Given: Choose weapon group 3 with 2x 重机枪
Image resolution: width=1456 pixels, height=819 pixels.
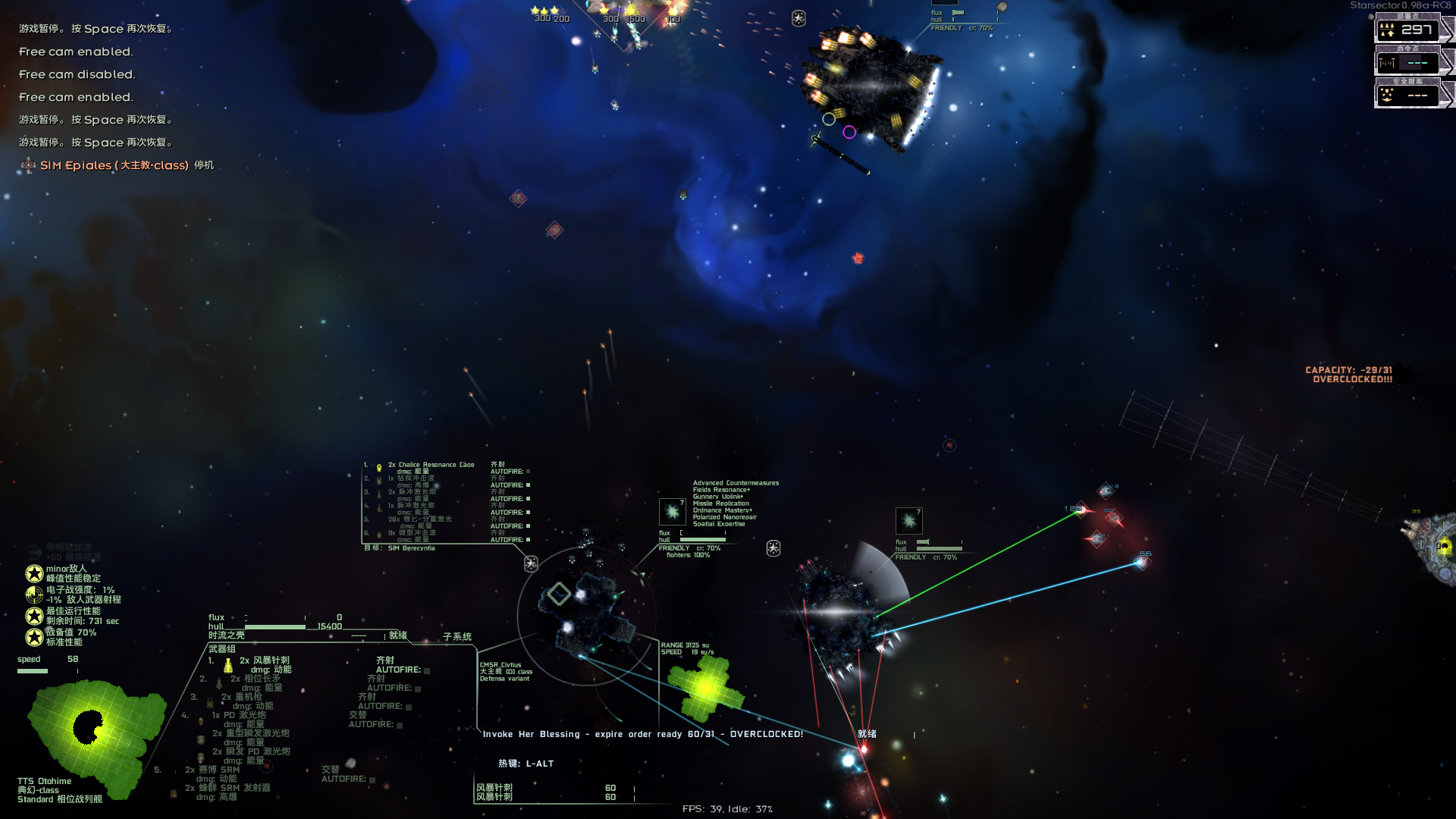Looking at the screenshot, I should pyautogui.click(x=243, y=697).
